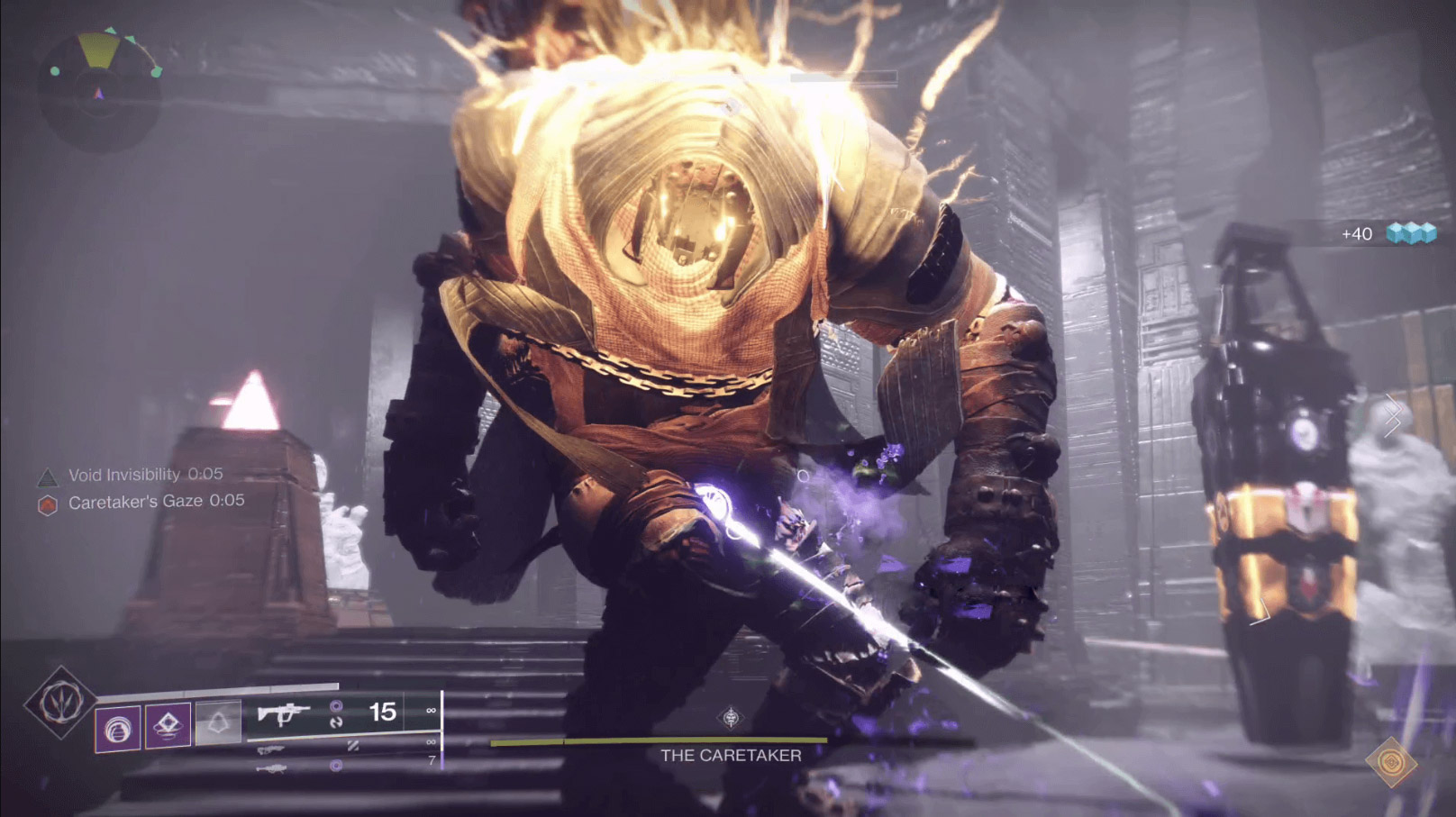Click the Void Invisibility buff icon
1456x817 pixels.
[47, 476]
